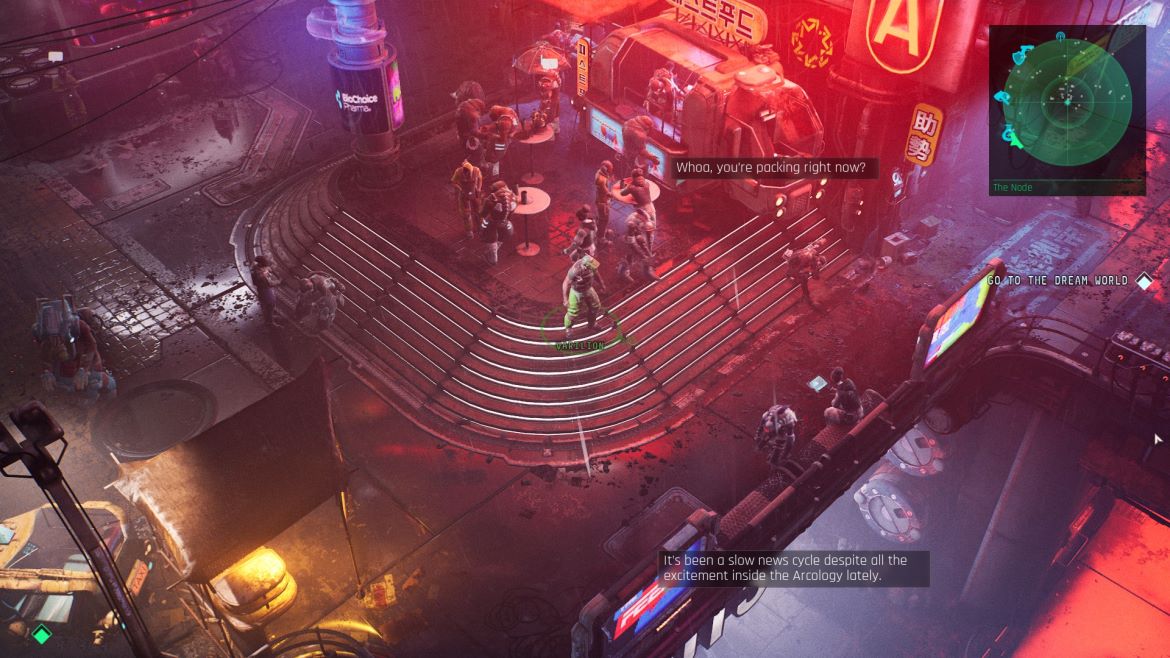The height and width of the screenshot is (658, 1170).
Task: Click The Node location label under minimap
Action: pos(1013,187)
